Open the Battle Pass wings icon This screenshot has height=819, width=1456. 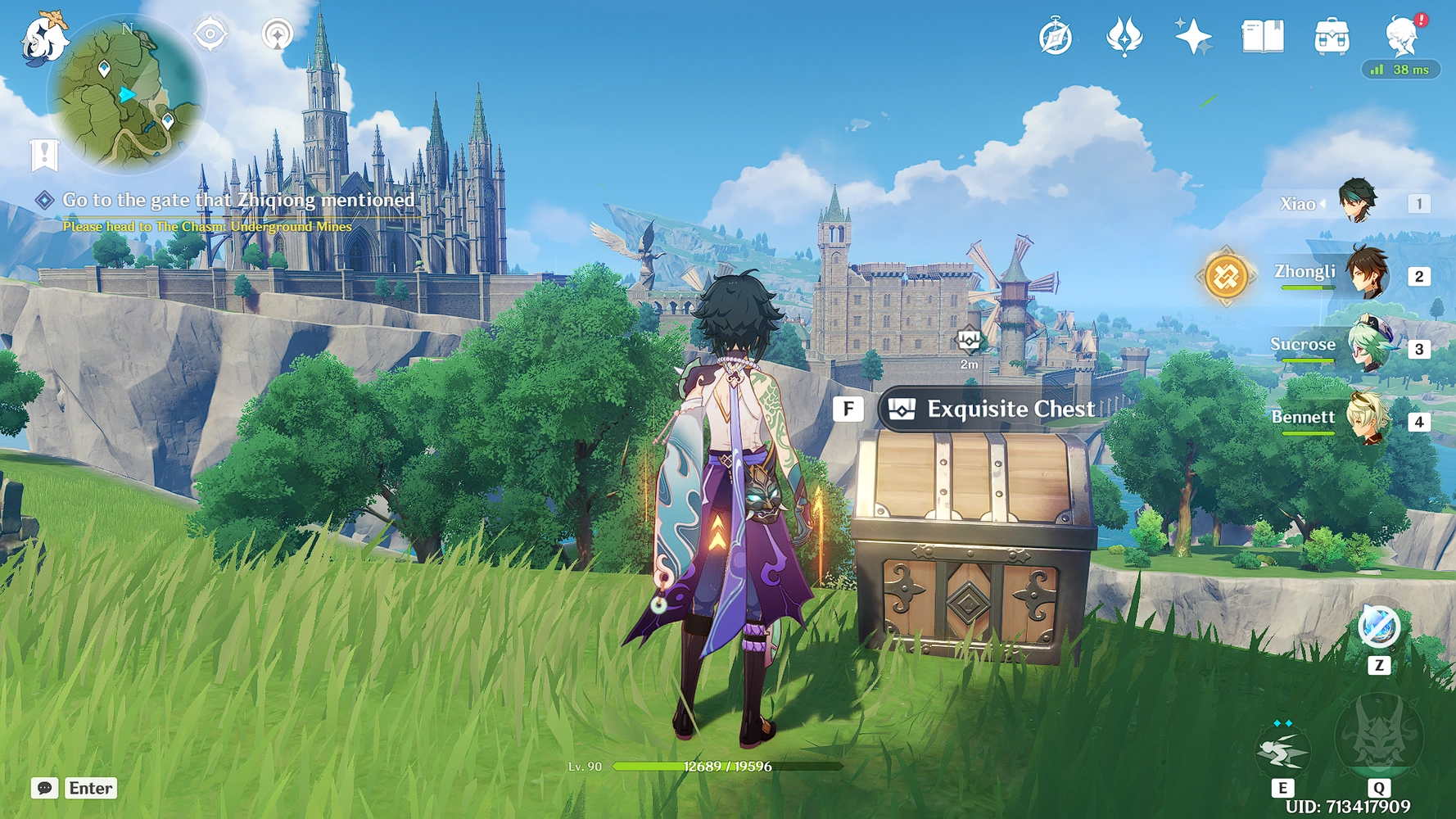coord(1125,36)
